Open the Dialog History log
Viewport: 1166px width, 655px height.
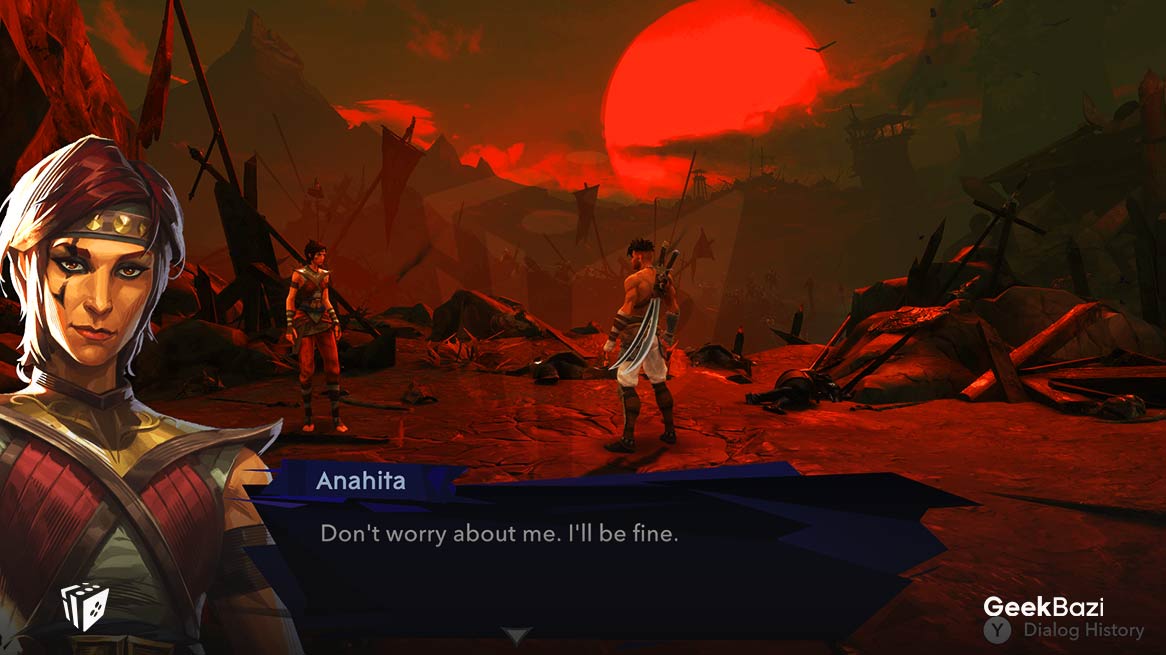pyautogui.click(x=1066, y=630)
